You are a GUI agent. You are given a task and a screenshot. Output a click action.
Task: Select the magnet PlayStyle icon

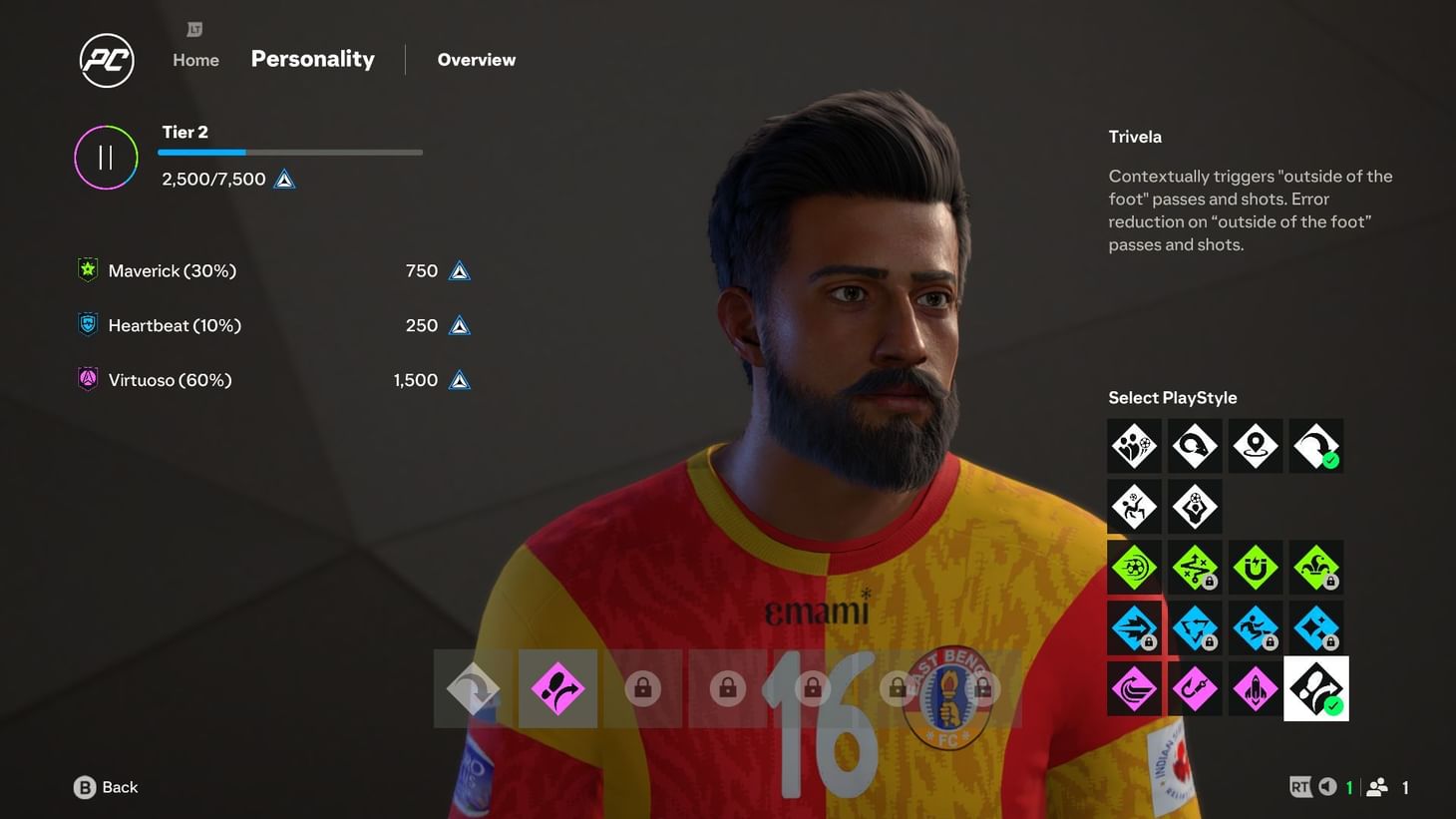click(x=1256, y=567)
